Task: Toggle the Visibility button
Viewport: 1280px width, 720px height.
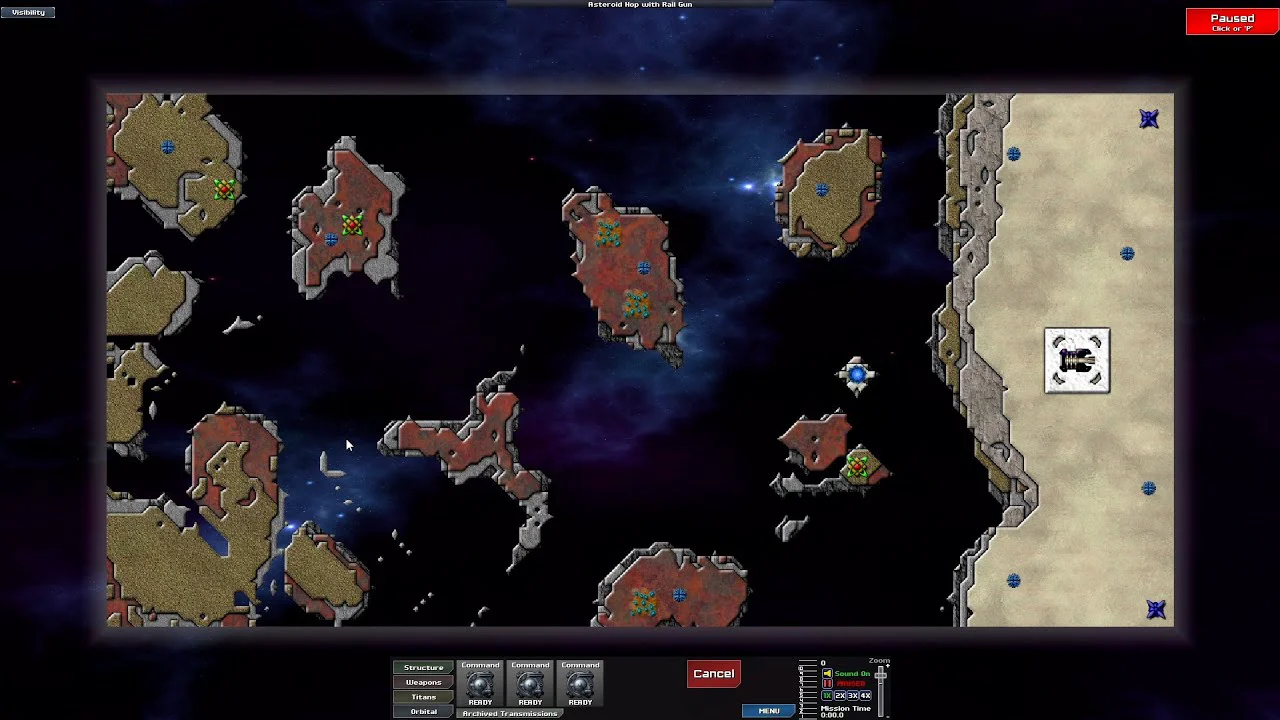Action: pyautogui.click(x=28, y=12)
